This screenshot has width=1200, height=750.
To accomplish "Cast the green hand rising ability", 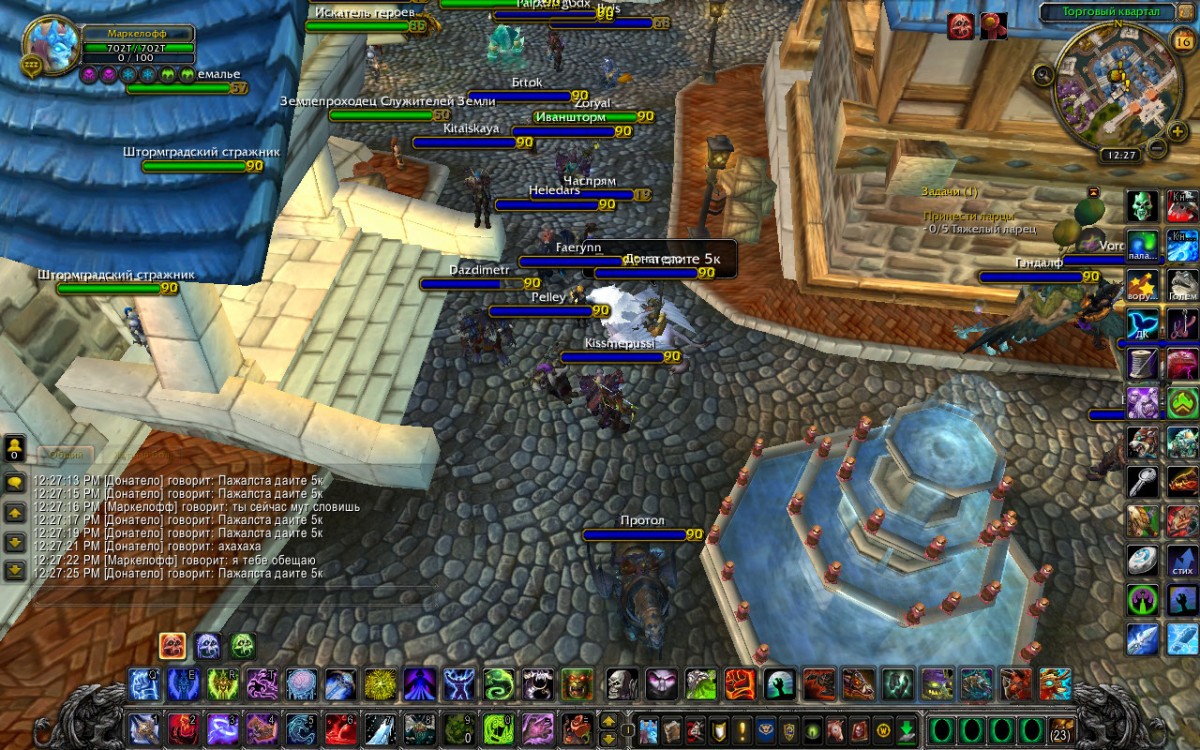I will (x=780, y=685).
